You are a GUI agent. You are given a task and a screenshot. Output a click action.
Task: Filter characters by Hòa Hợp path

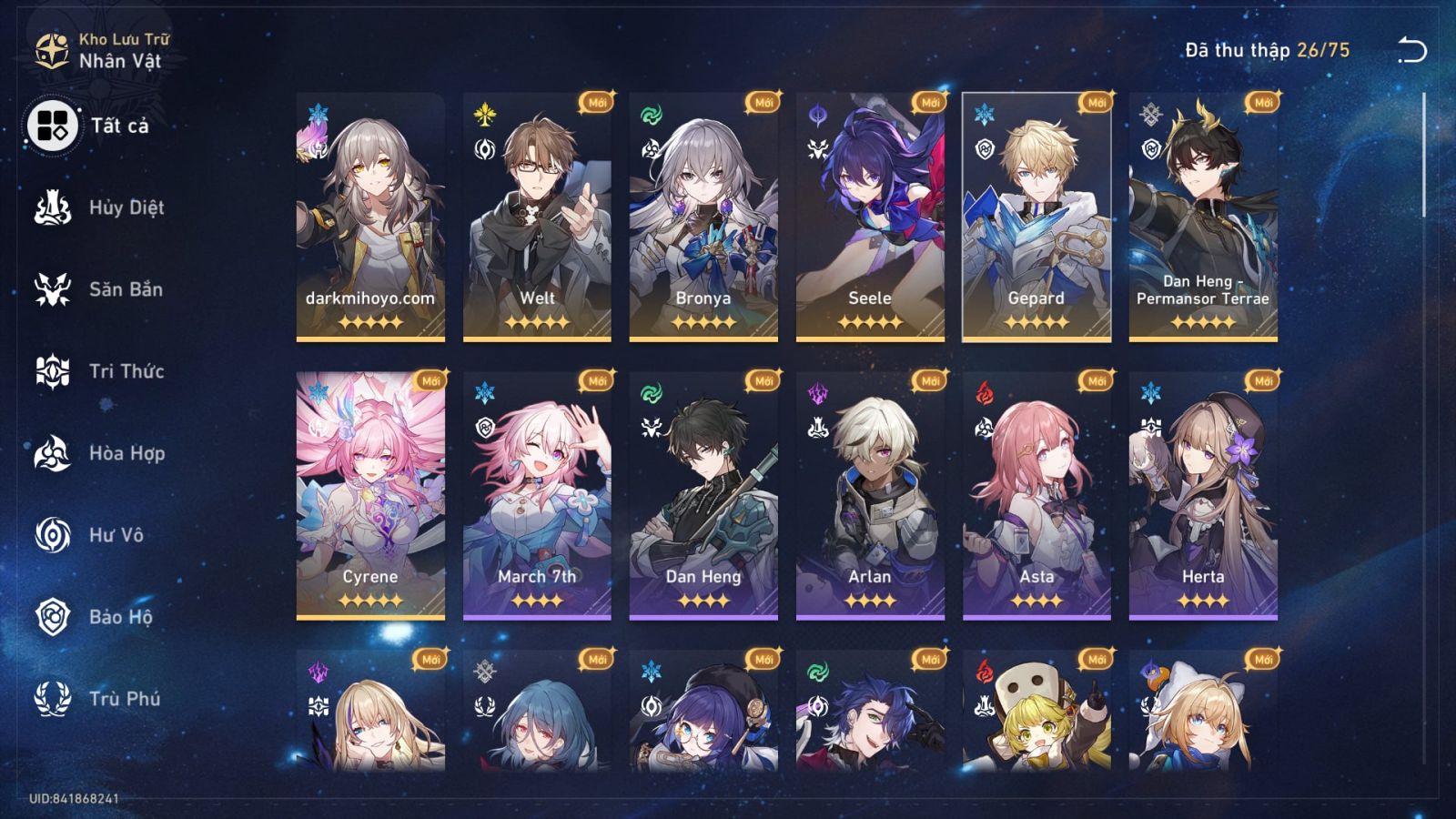click(x=55, y=453)
